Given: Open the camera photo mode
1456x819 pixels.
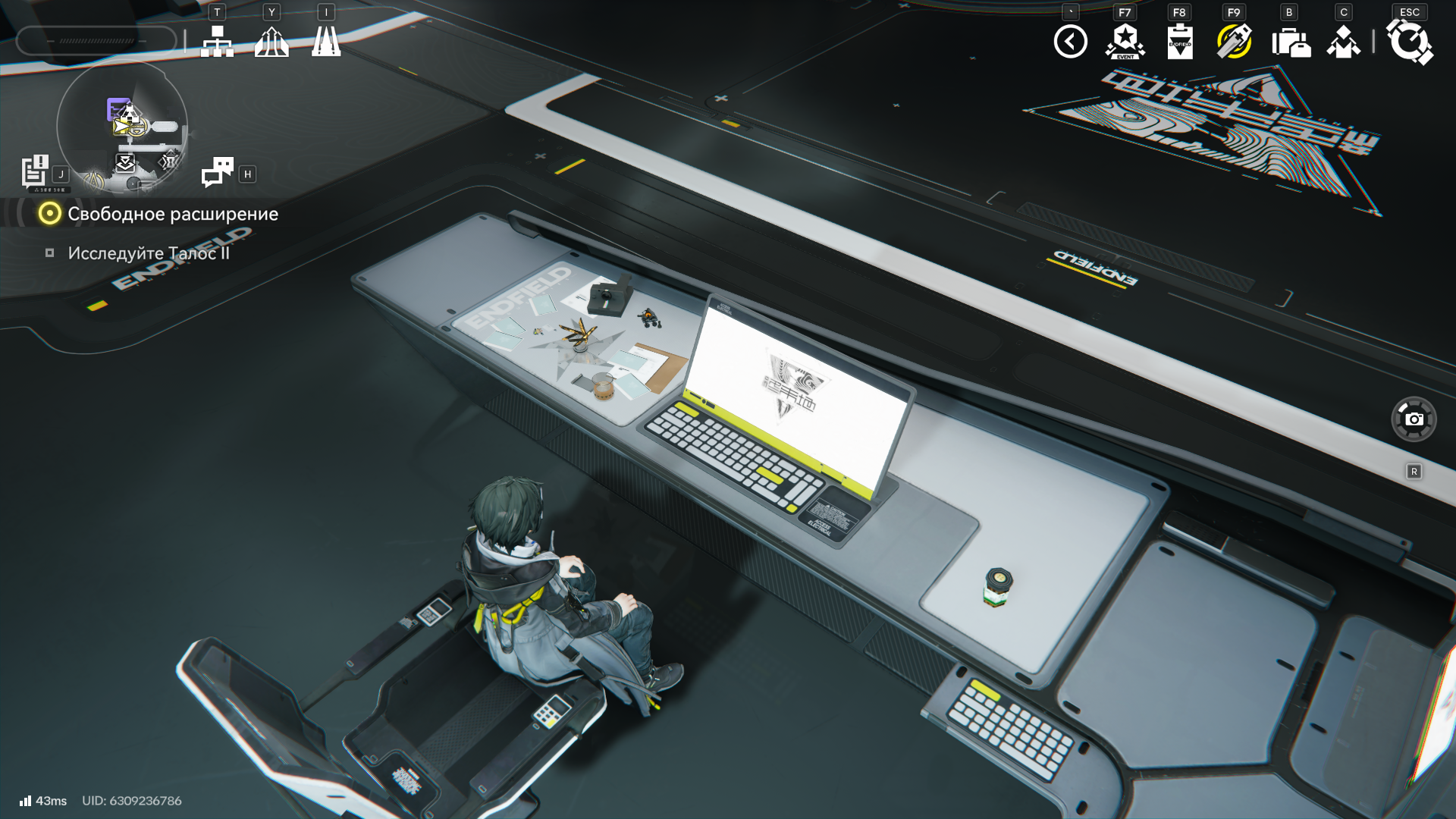Looking at the screenshot, I should pos(1414,419).
